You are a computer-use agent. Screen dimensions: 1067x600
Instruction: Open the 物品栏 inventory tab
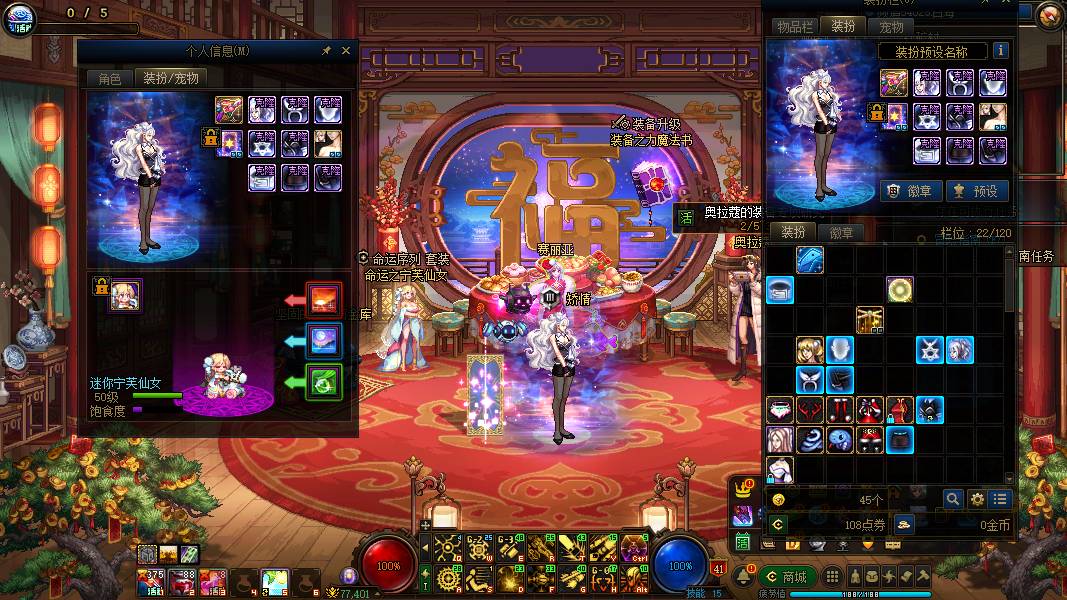795,27
